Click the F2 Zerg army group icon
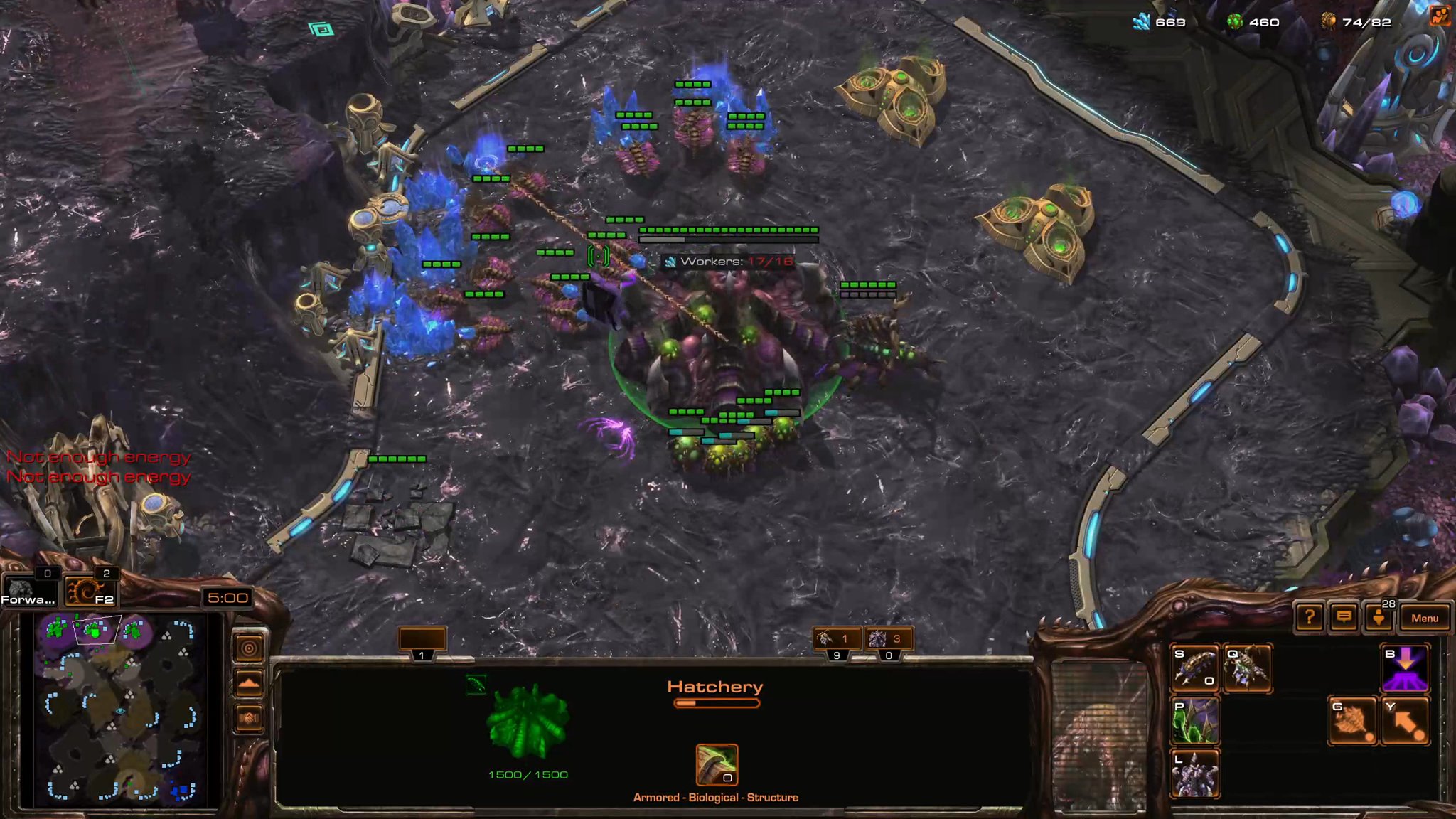The width and height of the screenshot is (1456, 819). pos(90,593)
